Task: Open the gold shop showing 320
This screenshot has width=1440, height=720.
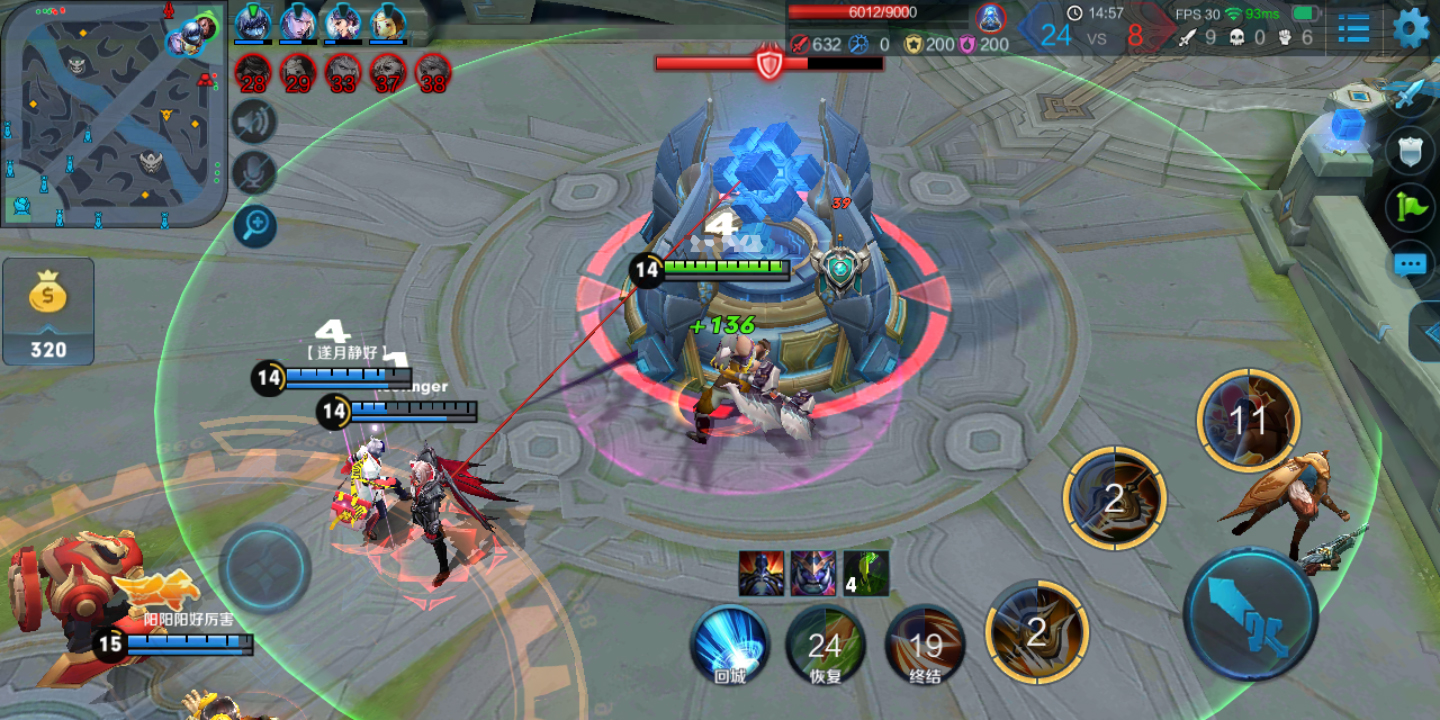Action: click(48, 311)
